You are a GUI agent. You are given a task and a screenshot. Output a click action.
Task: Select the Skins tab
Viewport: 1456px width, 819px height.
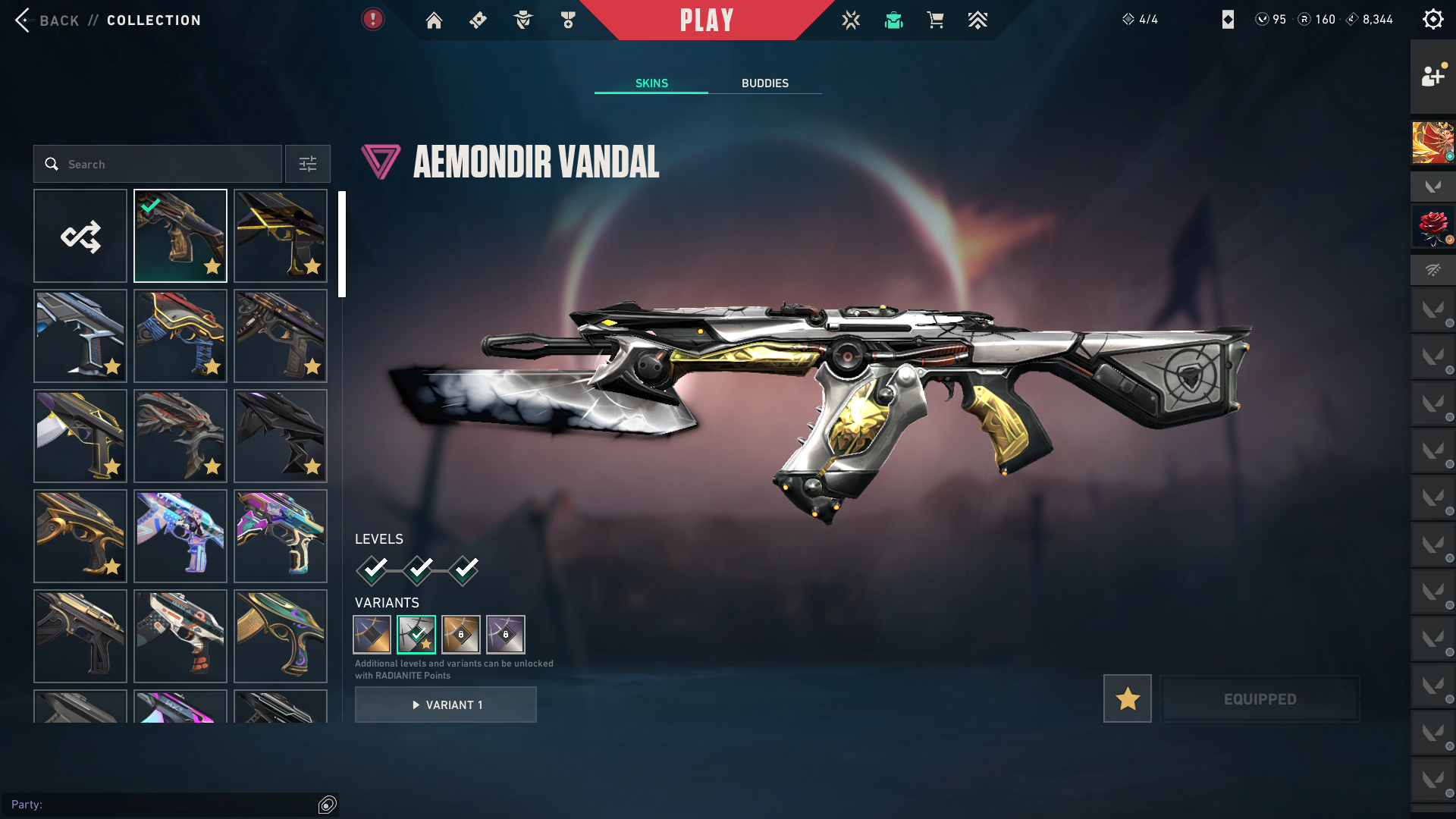[651, 83]
